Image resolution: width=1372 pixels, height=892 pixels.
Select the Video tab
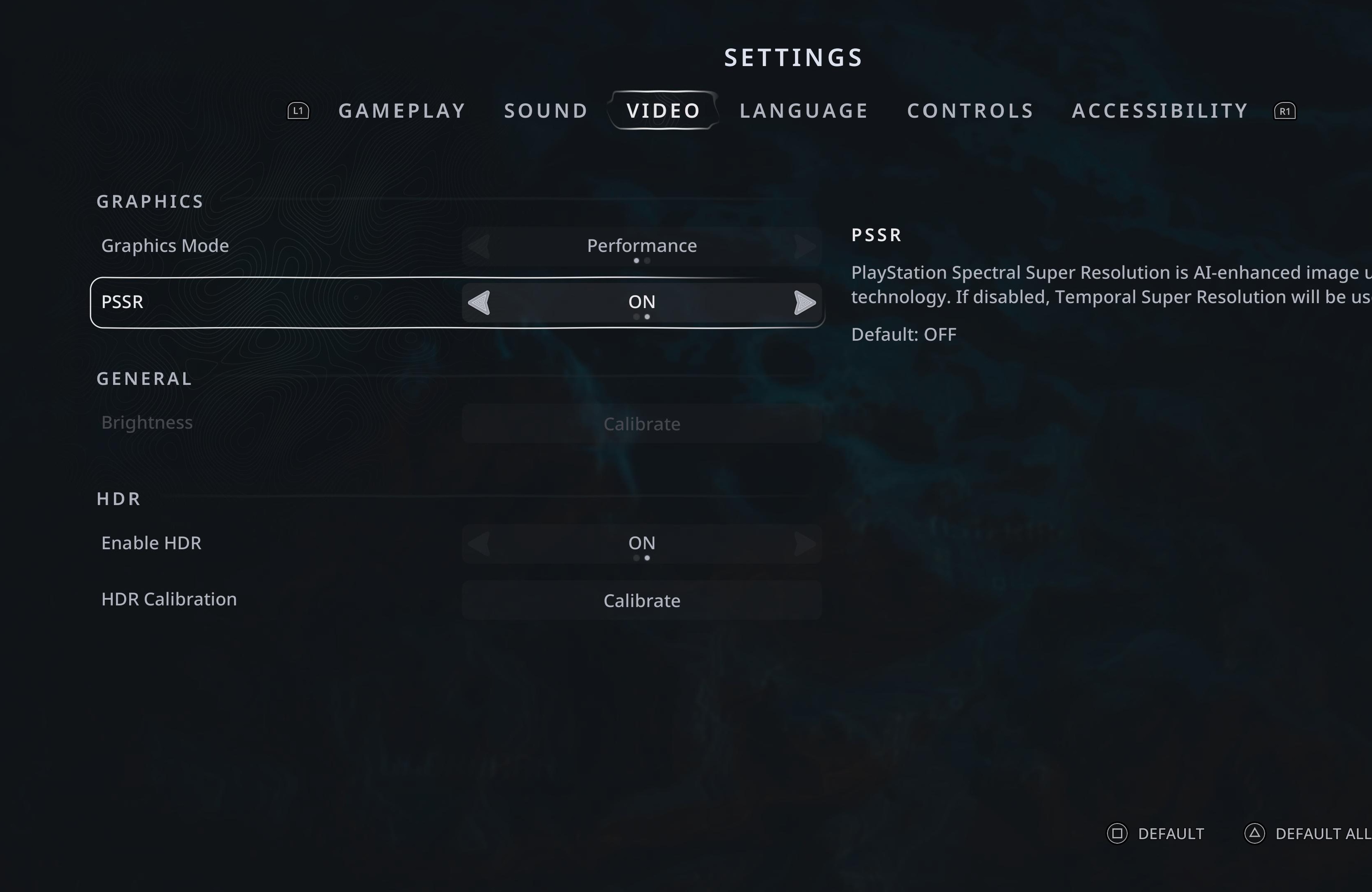tap(664, 111)
